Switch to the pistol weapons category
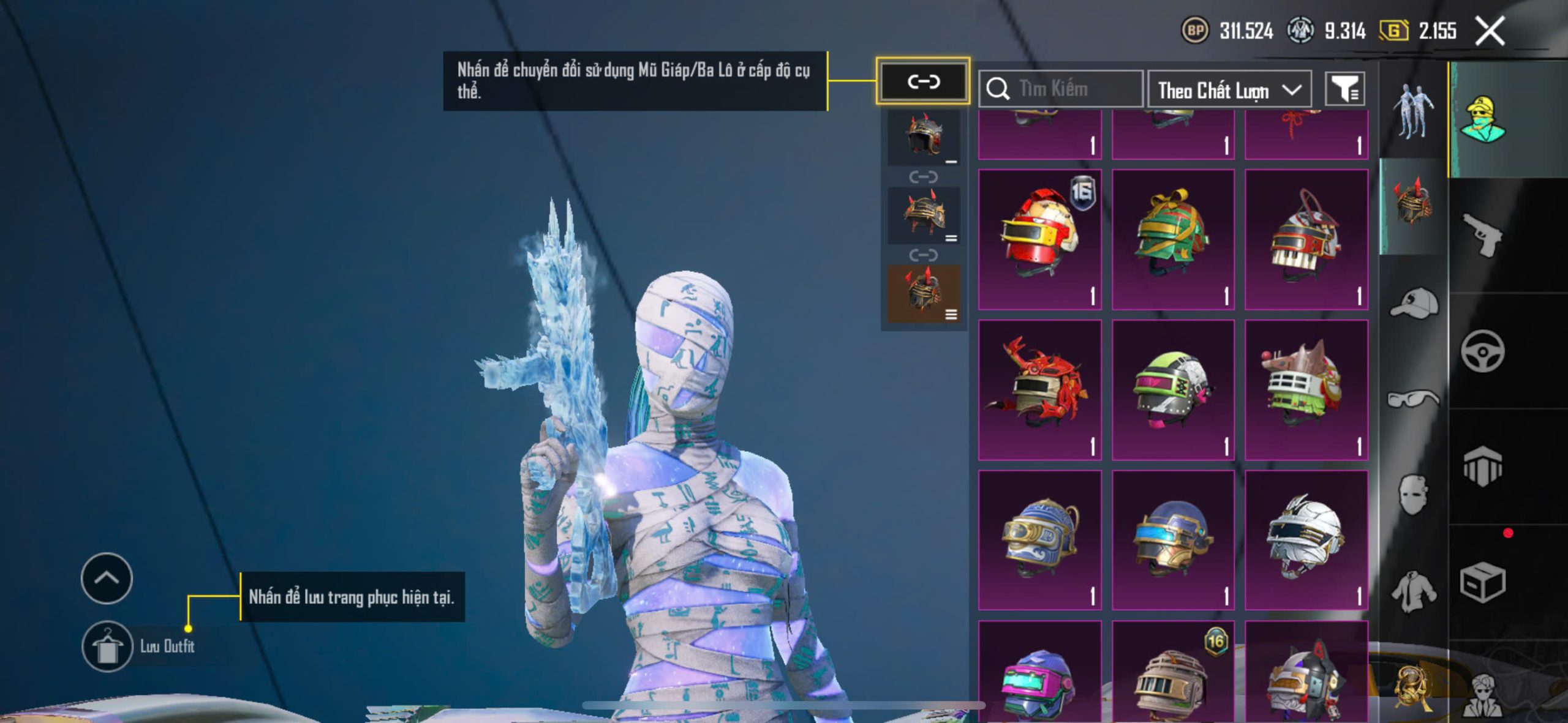 tap(1482, 234)
